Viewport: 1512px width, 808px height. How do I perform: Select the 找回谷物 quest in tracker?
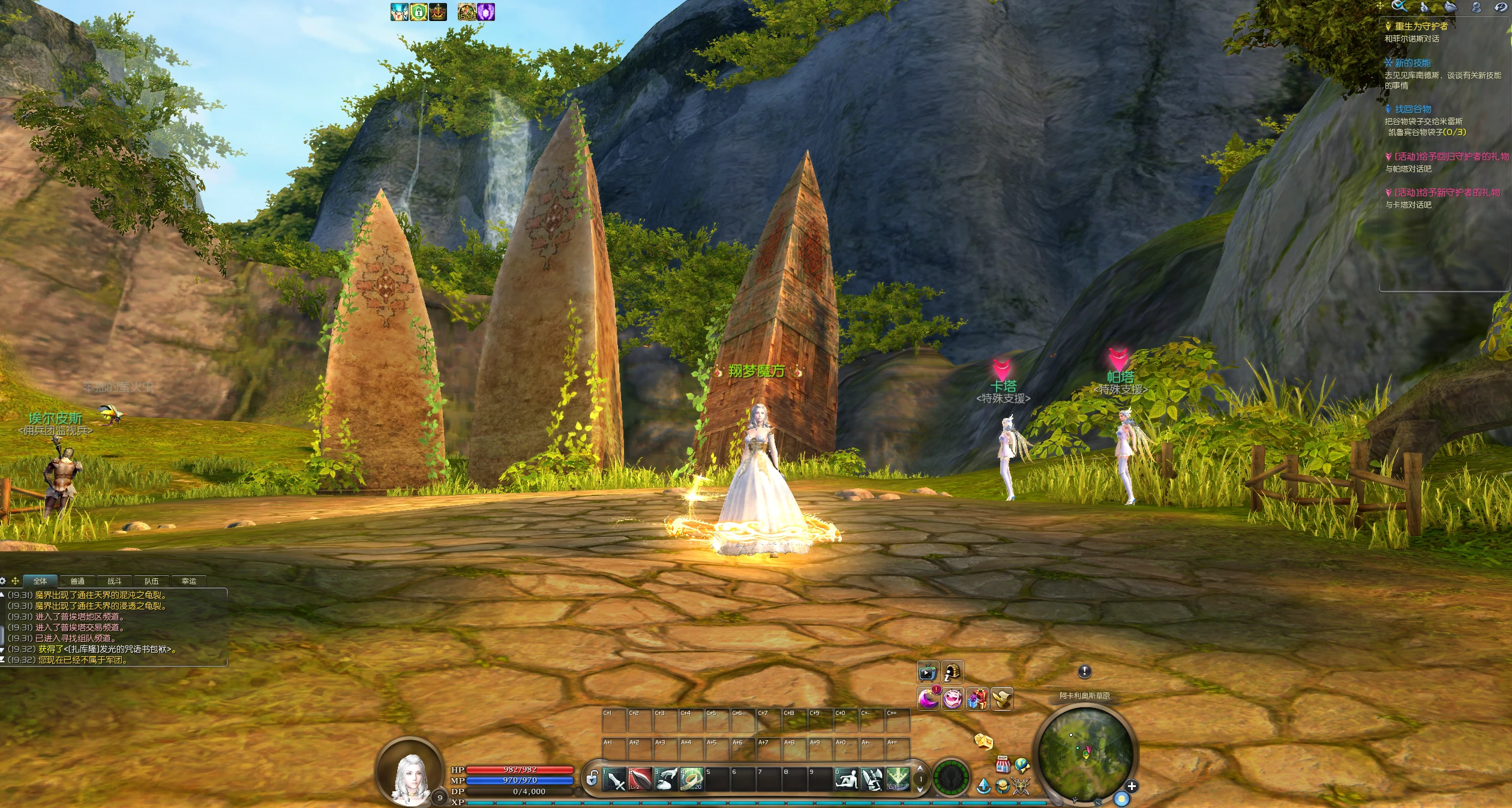(1412, 109)
